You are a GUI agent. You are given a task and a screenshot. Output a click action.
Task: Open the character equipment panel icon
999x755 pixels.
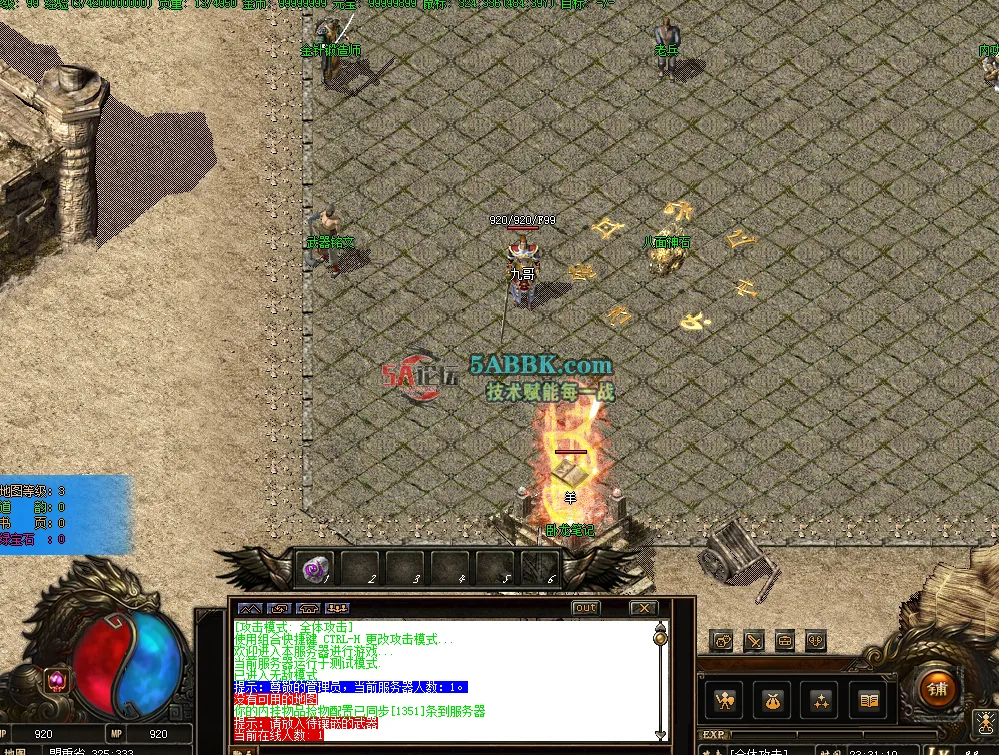tap(723, 701)
